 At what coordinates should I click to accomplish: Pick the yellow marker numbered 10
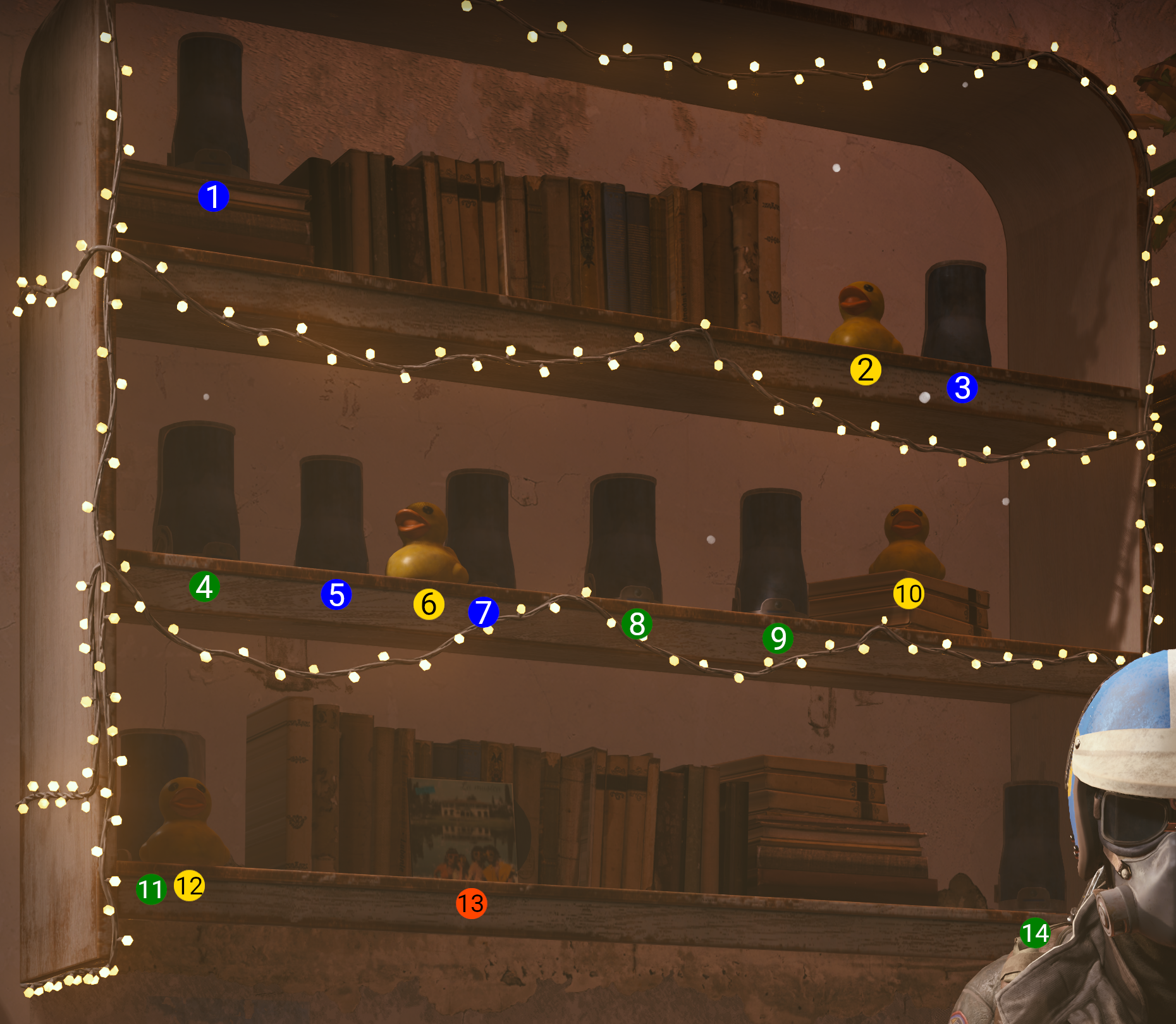coord(909,594)
